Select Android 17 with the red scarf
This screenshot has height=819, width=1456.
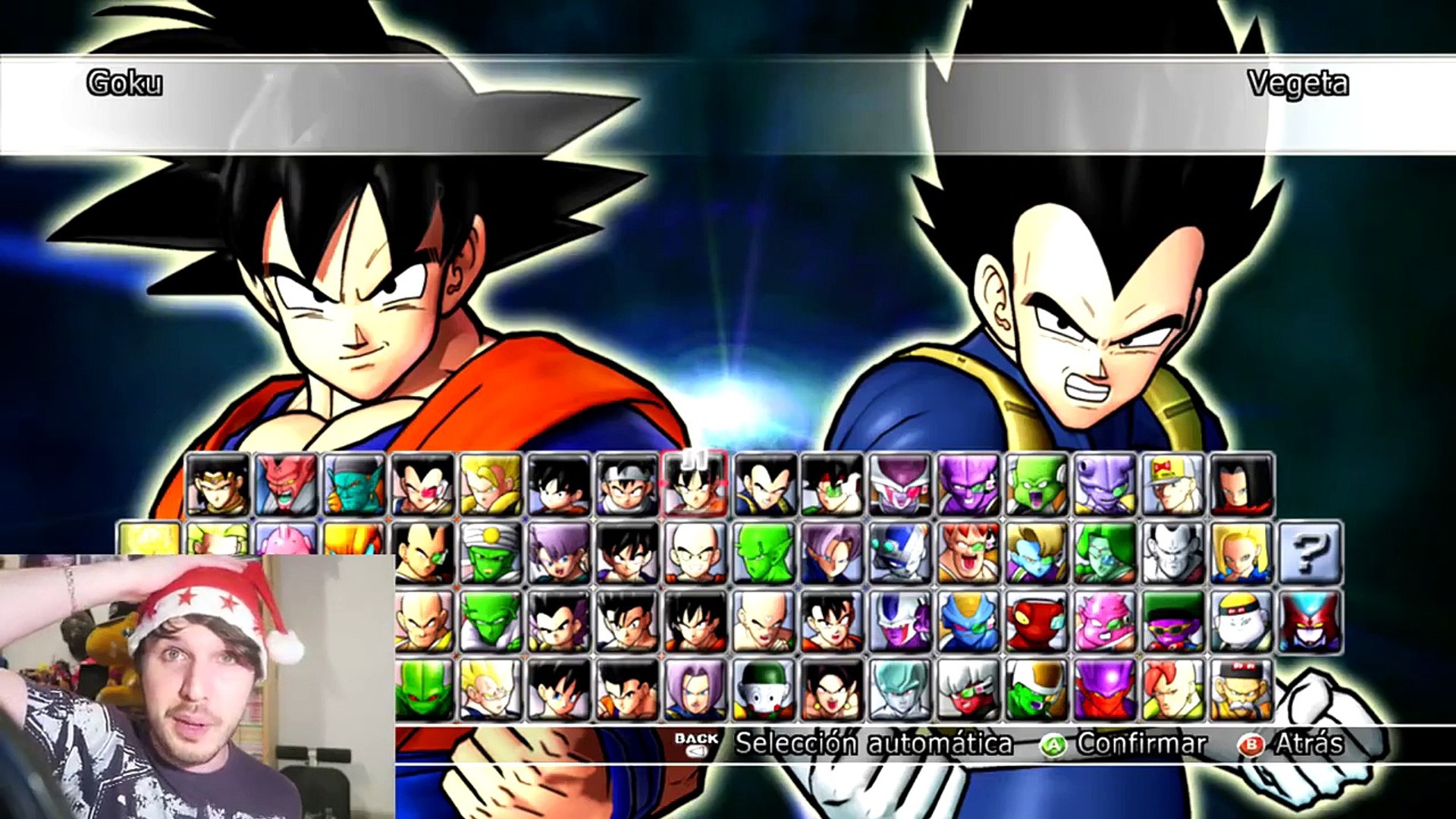pyautogui.click(x=1241, y=485)
